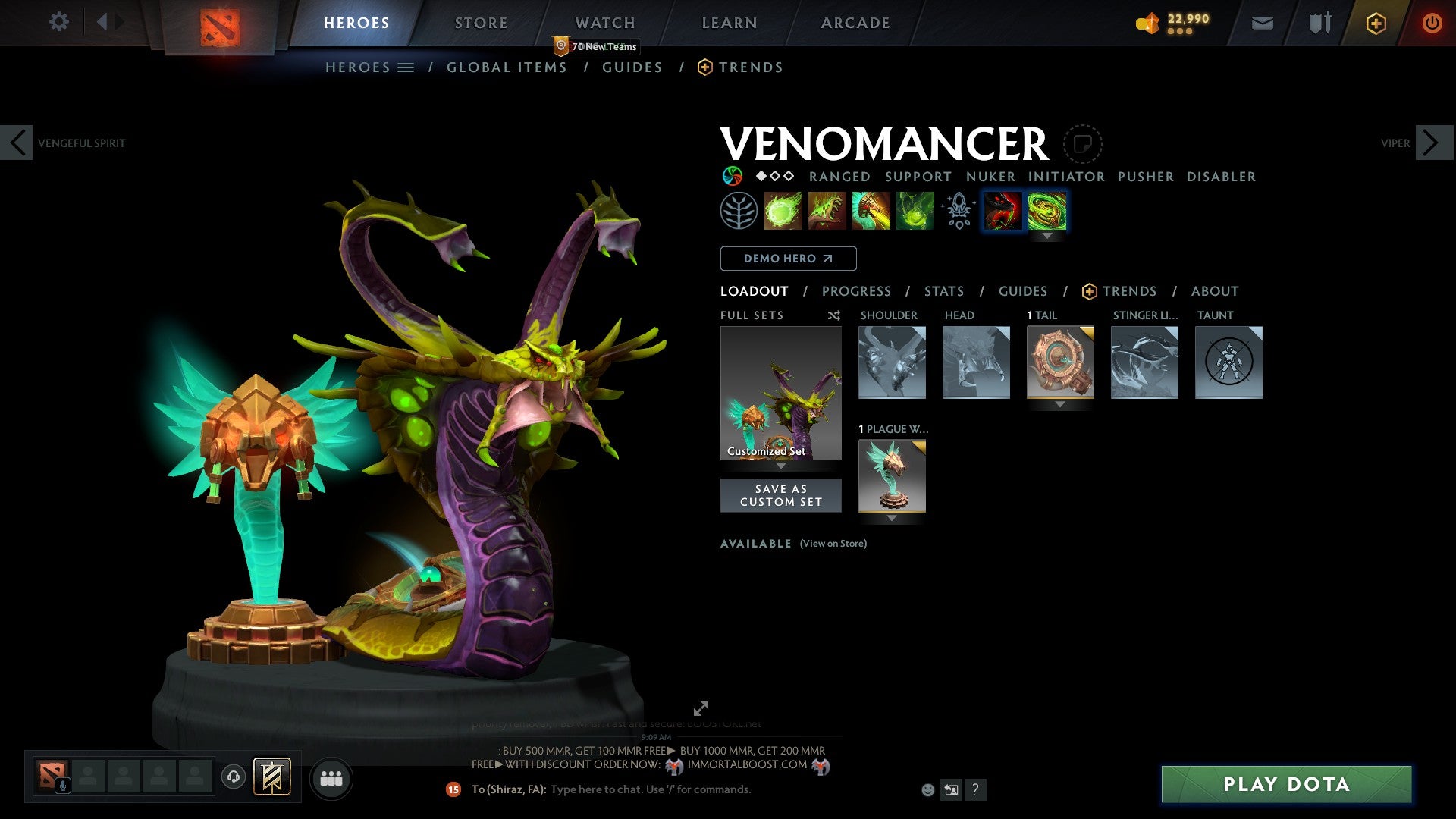Open the Venomancer Talent Tree icon
Viewport: 1456px width, 819px height.
[739, 211]
